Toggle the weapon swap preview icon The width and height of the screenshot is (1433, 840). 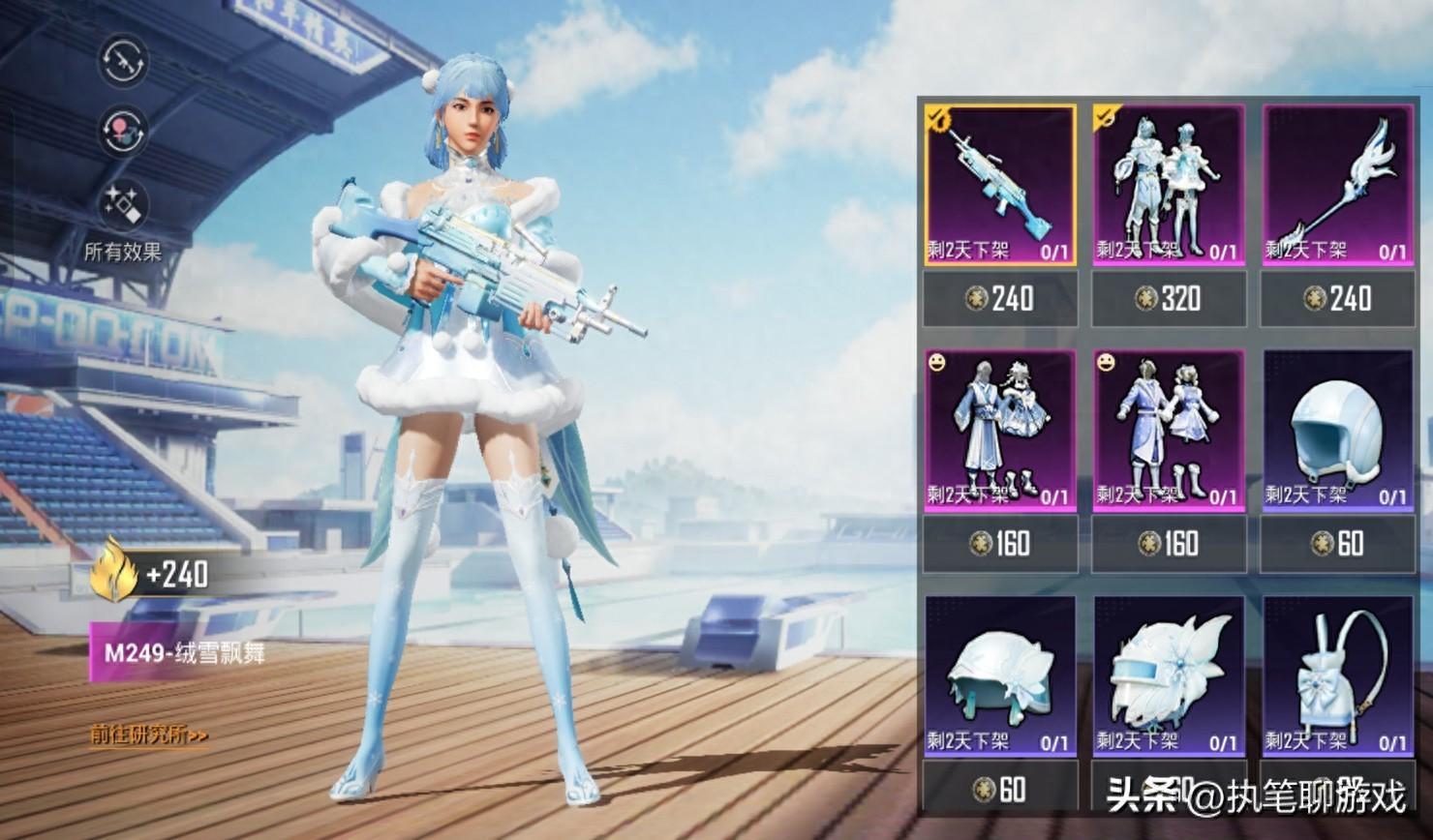(x=123, y=60)
